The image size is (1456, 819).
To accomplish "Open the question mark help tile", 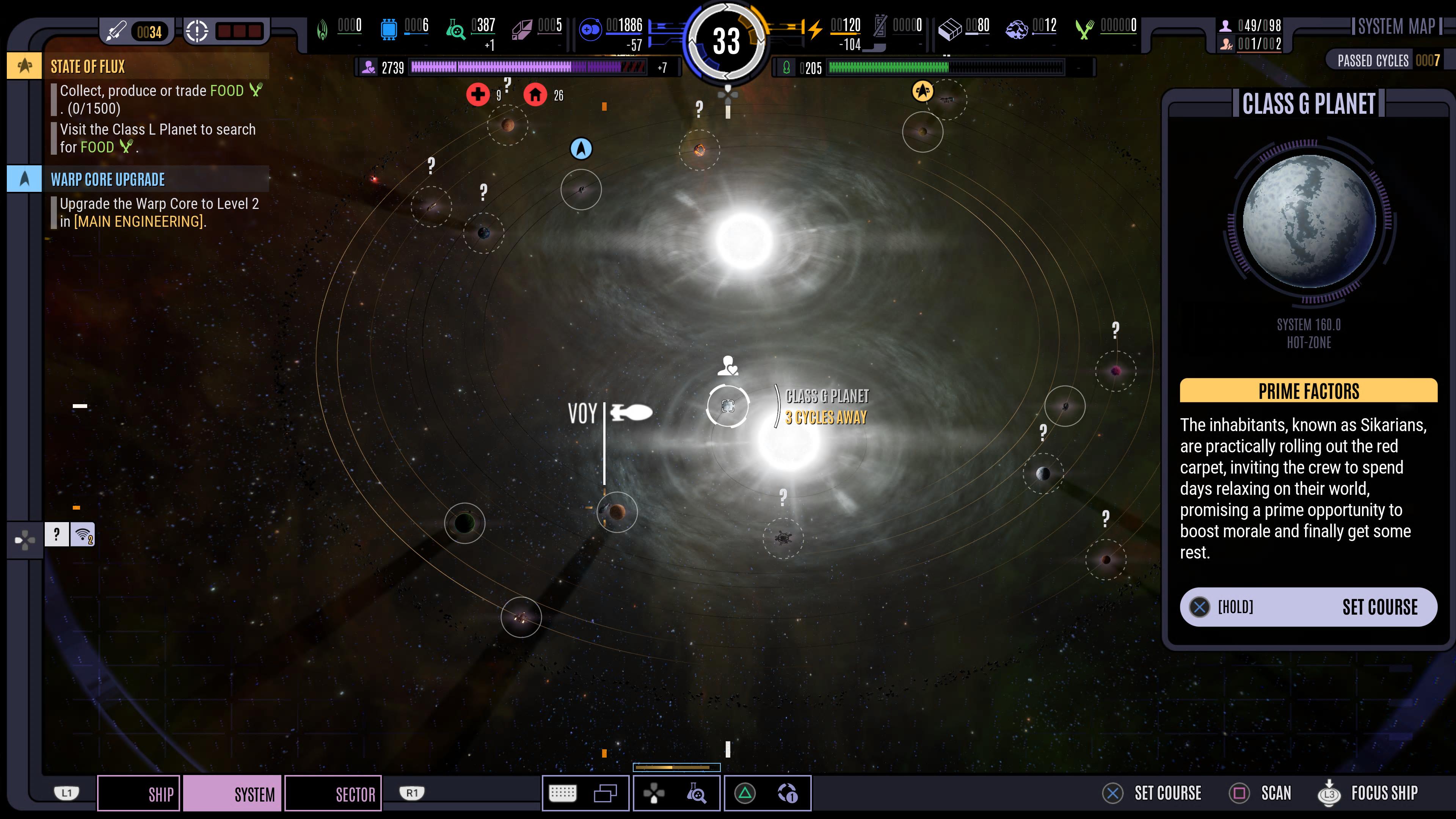I will (x=56, y=534).
